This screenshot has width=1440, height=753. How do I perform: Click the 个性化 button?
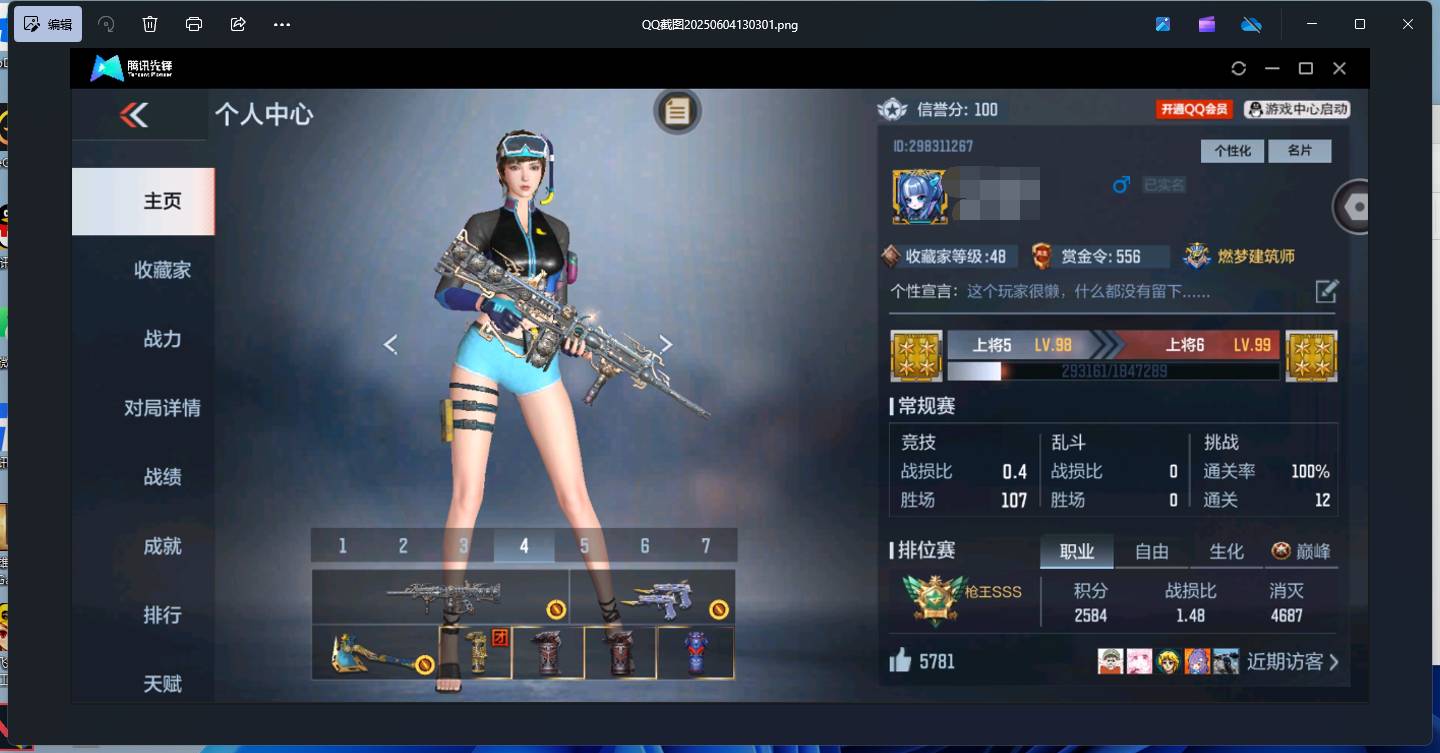tap(1232, 151)
